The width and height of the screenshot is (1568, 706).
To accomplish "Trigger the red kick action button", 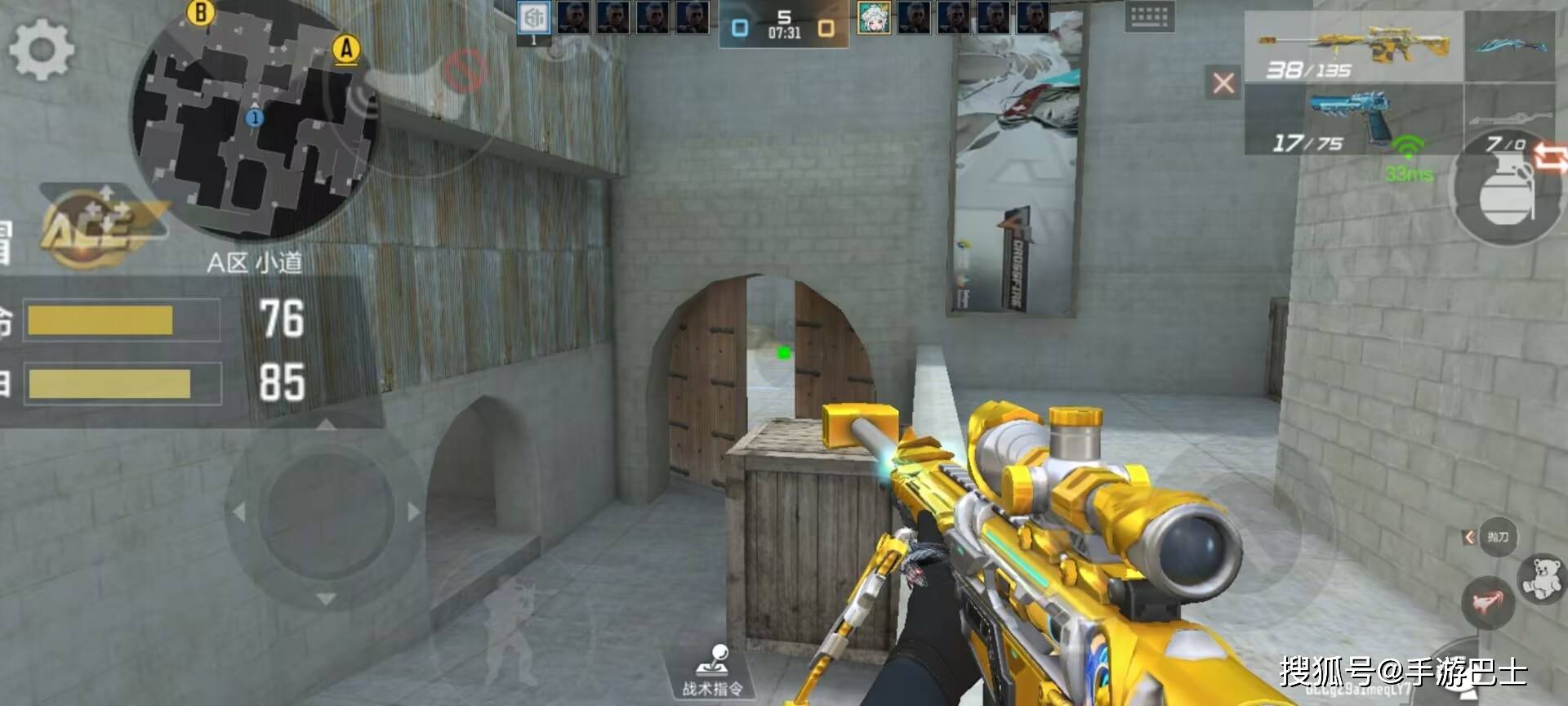I will [1487, 603].
